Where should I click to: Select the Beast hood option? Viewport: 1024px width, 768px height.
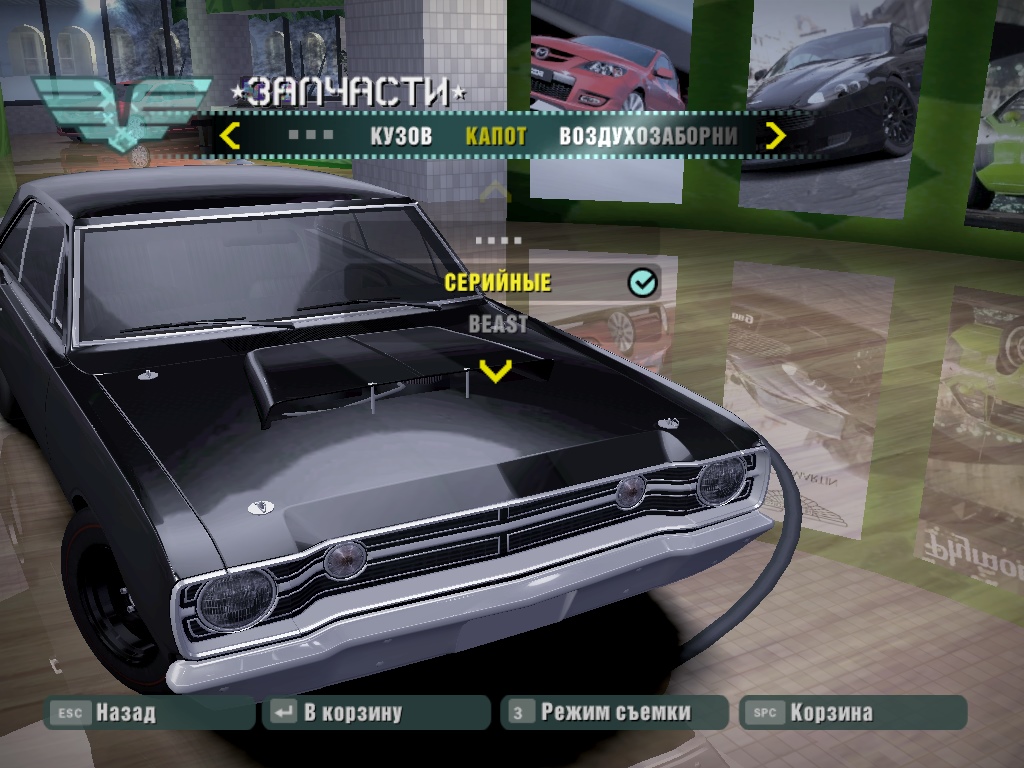click(x=498, y=324)
